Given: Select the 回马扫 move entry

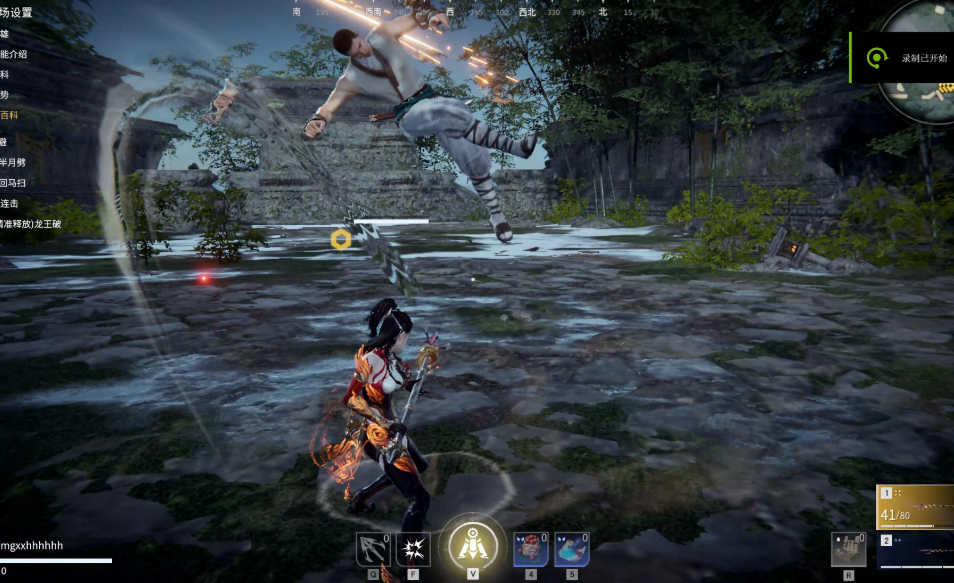Looking at the screenshot, I should pyautogui.click(x=11, y=183).
